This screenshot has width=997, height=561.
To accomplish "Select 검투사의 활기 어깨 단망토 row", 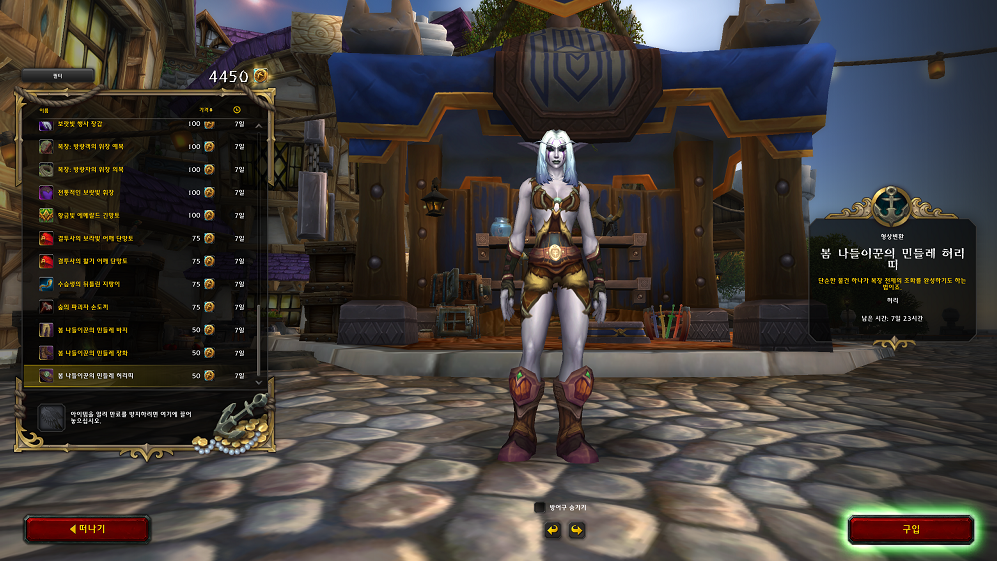I will click(x=140, y=260).
